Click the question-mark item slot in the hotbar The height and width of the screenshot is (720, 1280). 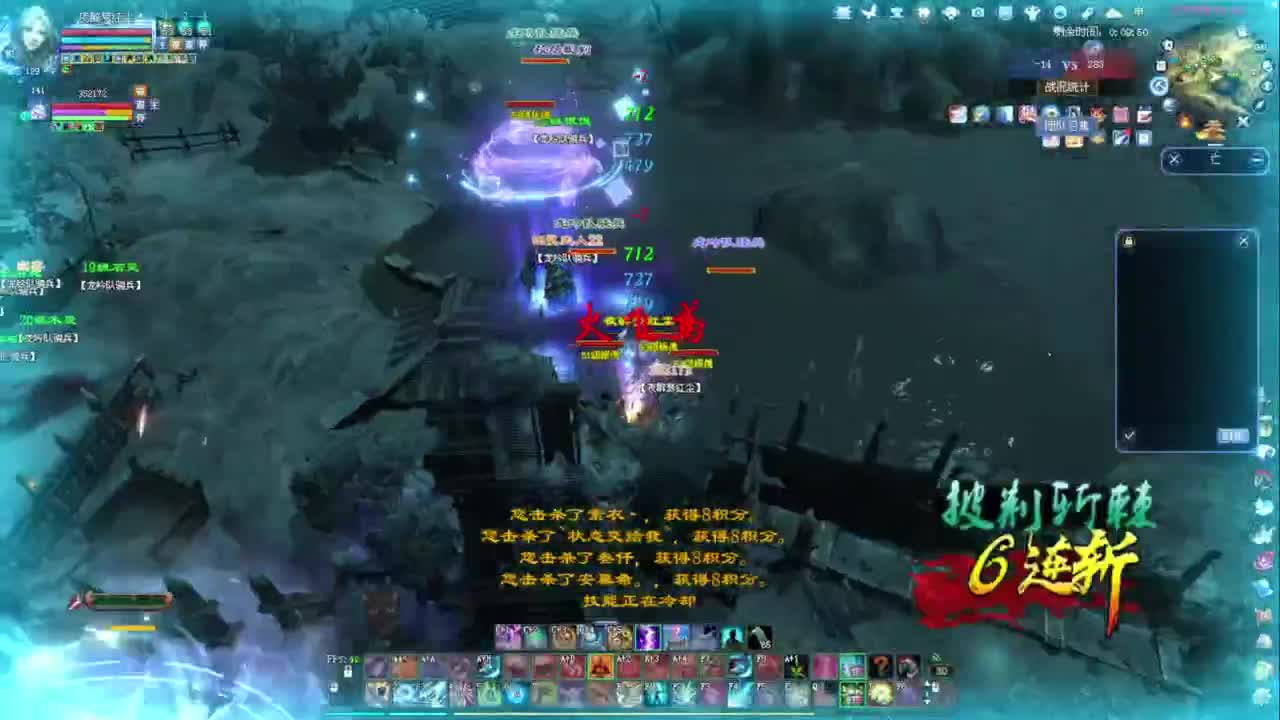pyautogui.click(x=881, y=665)
